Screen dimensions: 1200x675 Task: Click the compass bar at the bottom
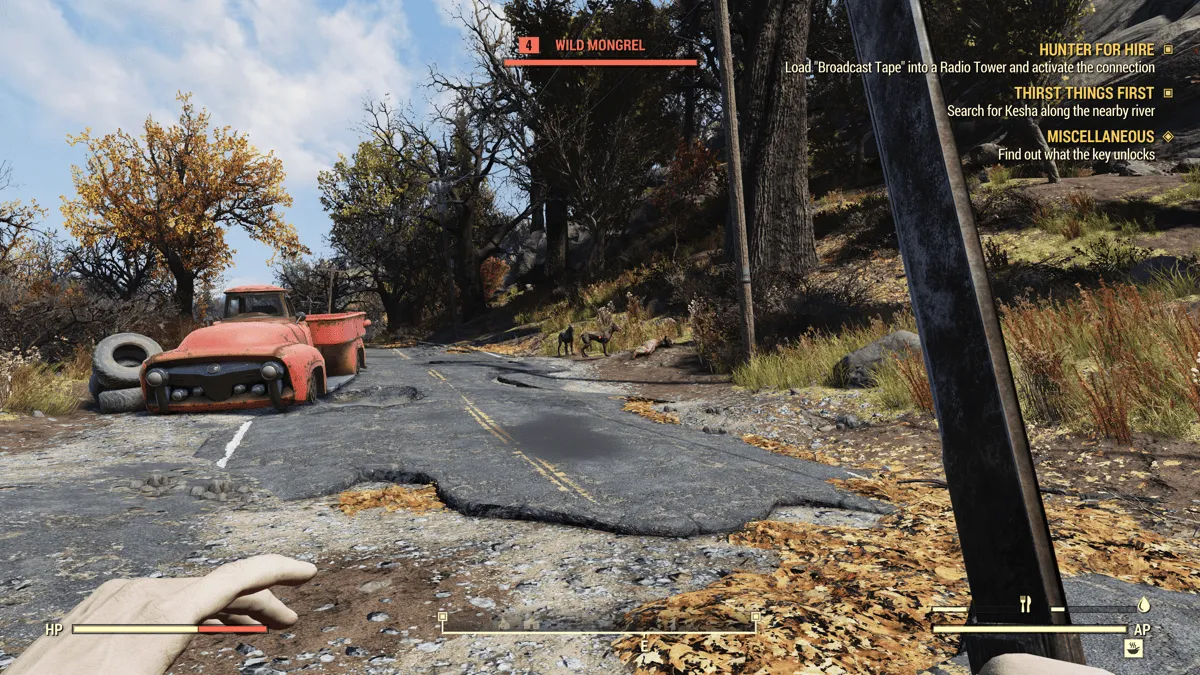point(598,630)
